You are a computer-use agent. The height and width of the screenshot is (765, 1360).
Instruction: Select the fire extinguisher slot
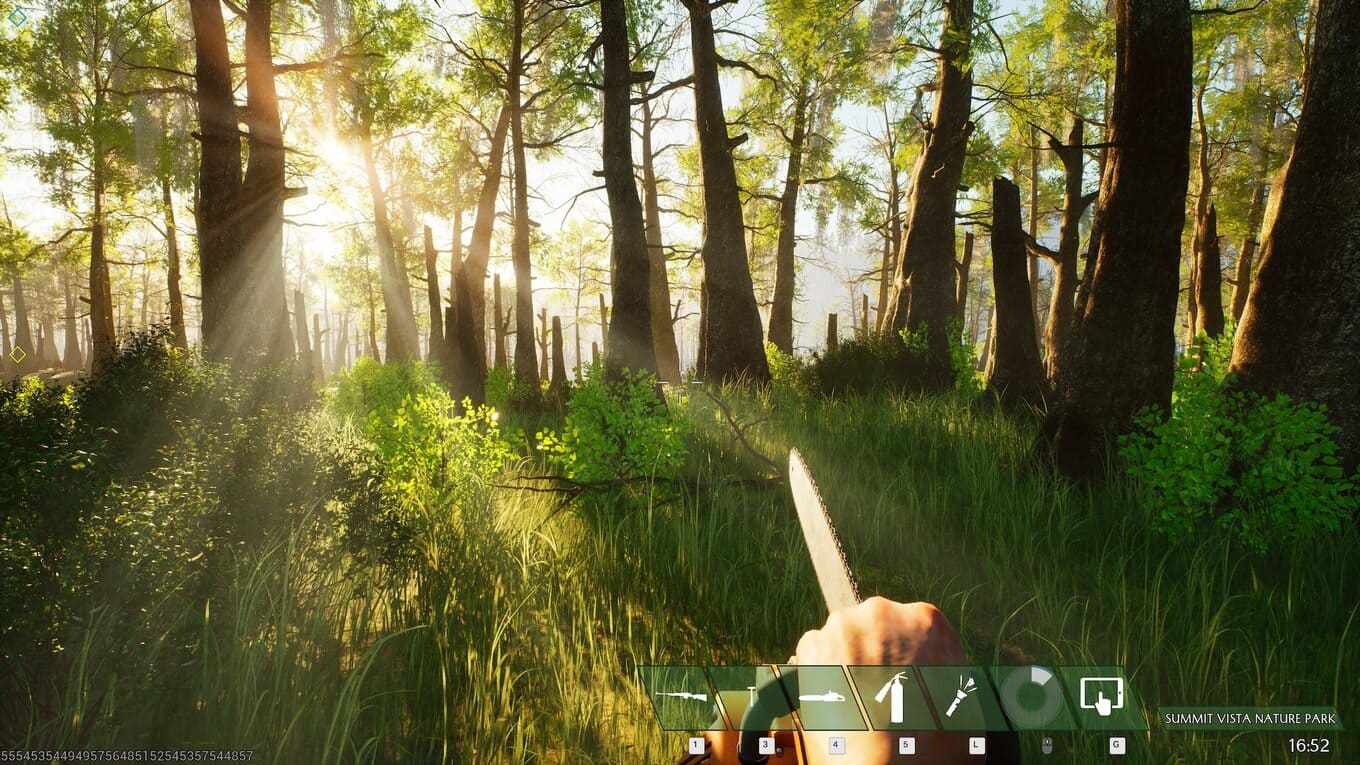[892, 697]
